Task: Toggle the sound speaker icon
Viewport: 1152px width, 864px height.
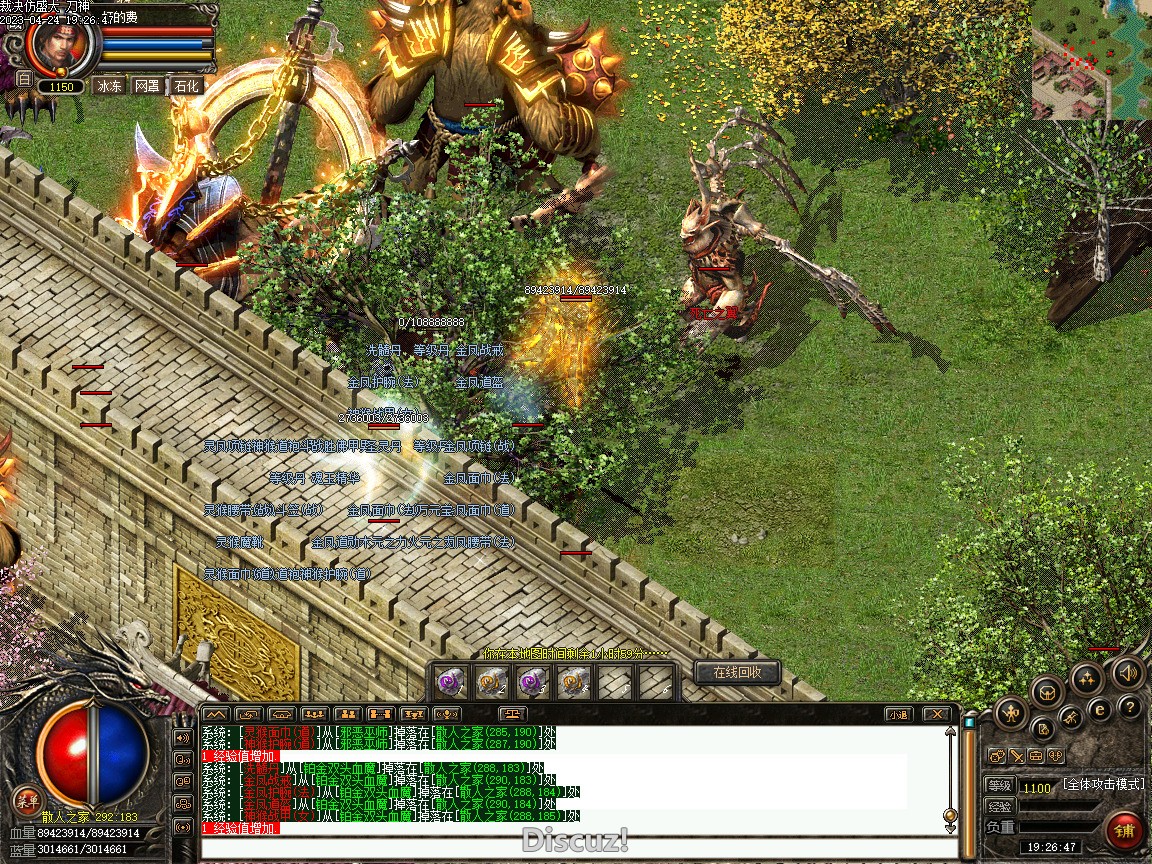Action: pyautogui.click(x=1127, y=673)
